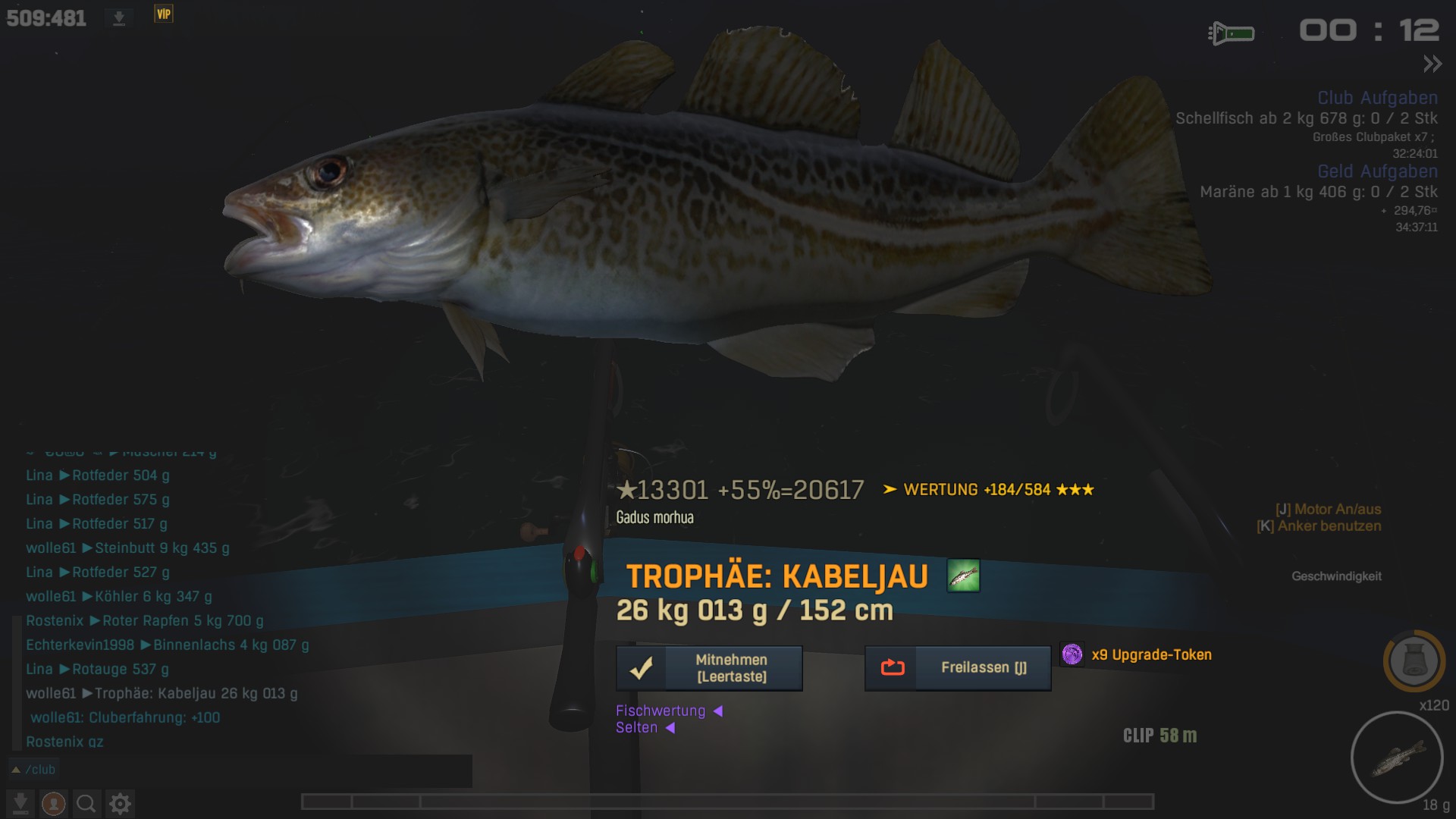
Task: Release the fish with Freilassen button
Action: (x=958, y=668)
